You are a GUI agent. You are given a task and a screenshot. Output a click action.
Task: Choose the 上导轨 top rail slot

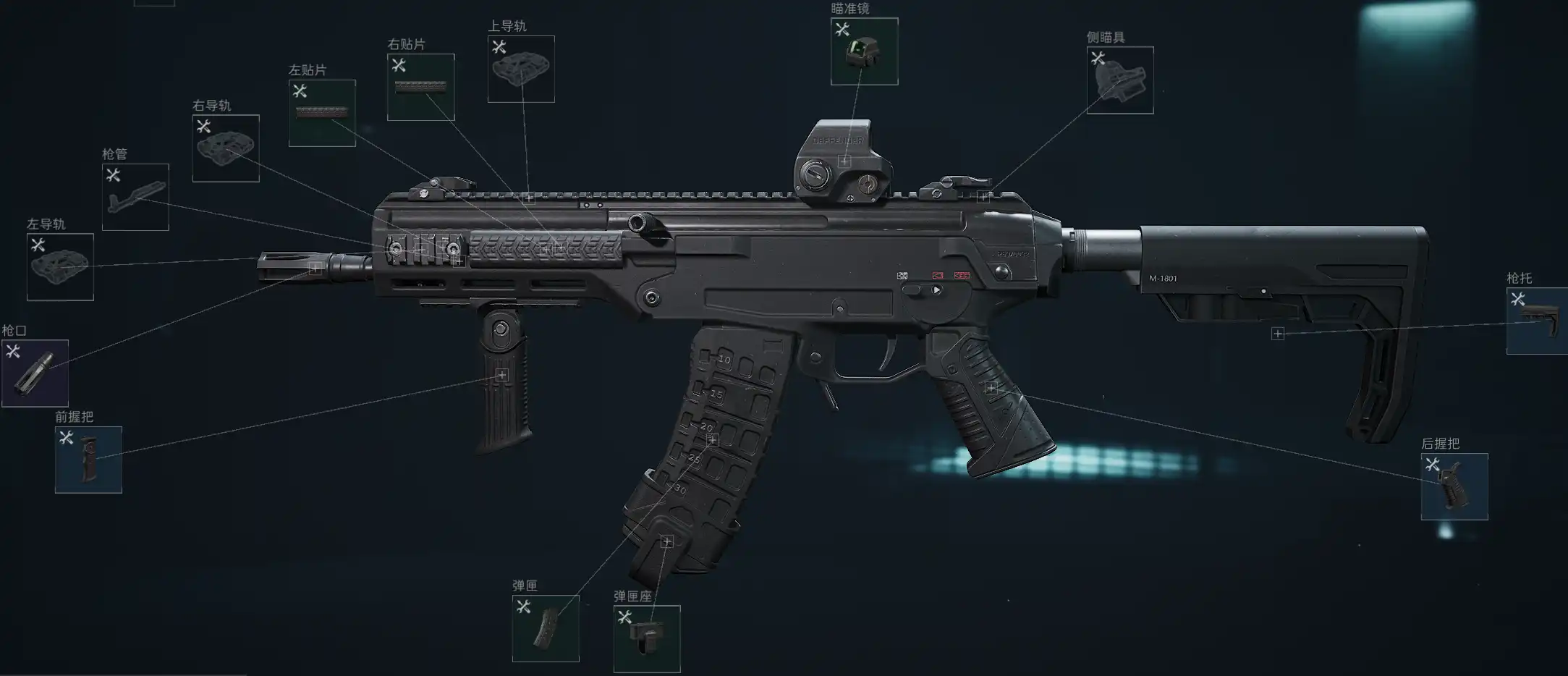521,69
